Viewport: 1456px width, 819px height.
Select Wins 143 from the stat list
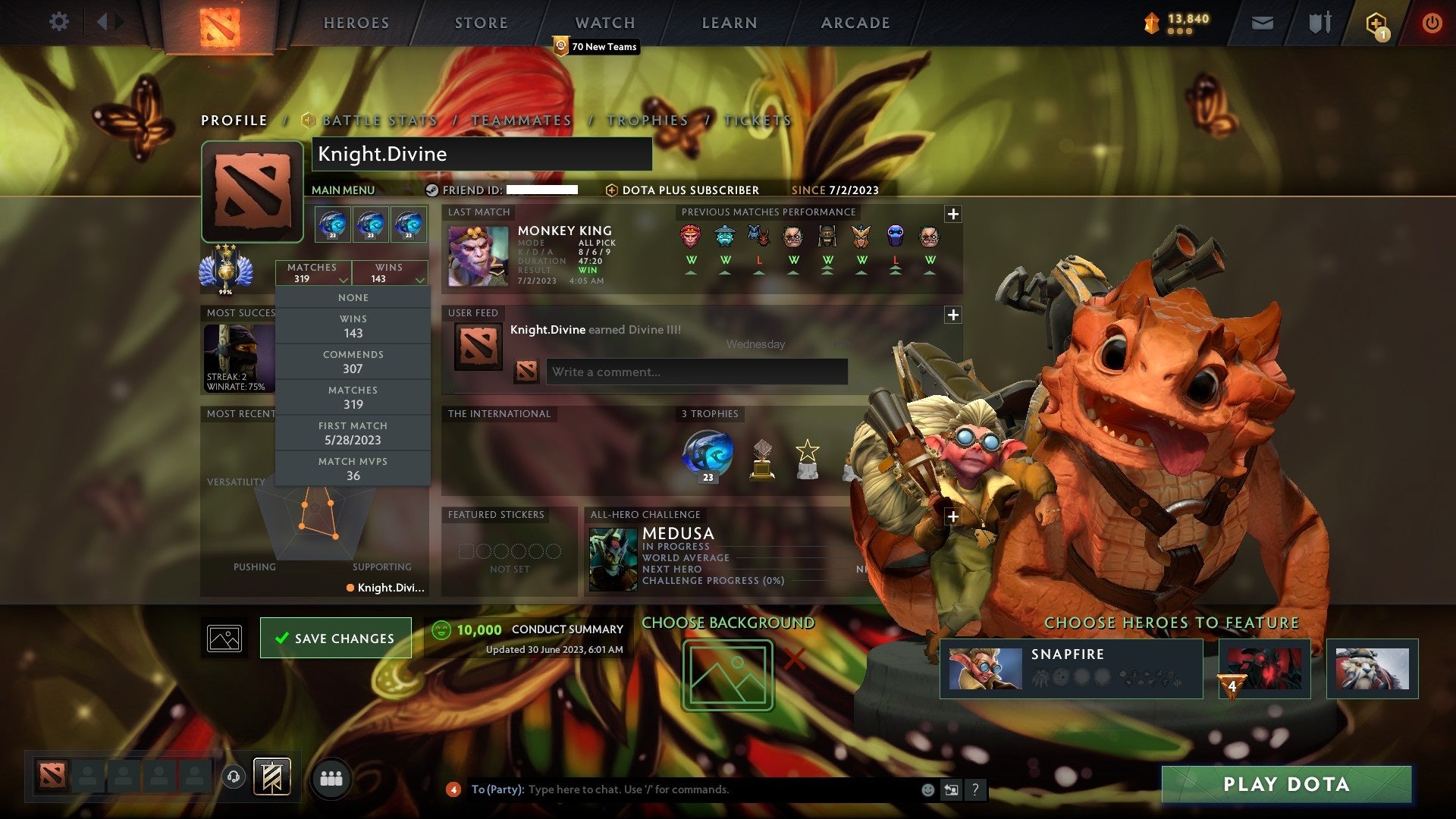click(353, 326)
